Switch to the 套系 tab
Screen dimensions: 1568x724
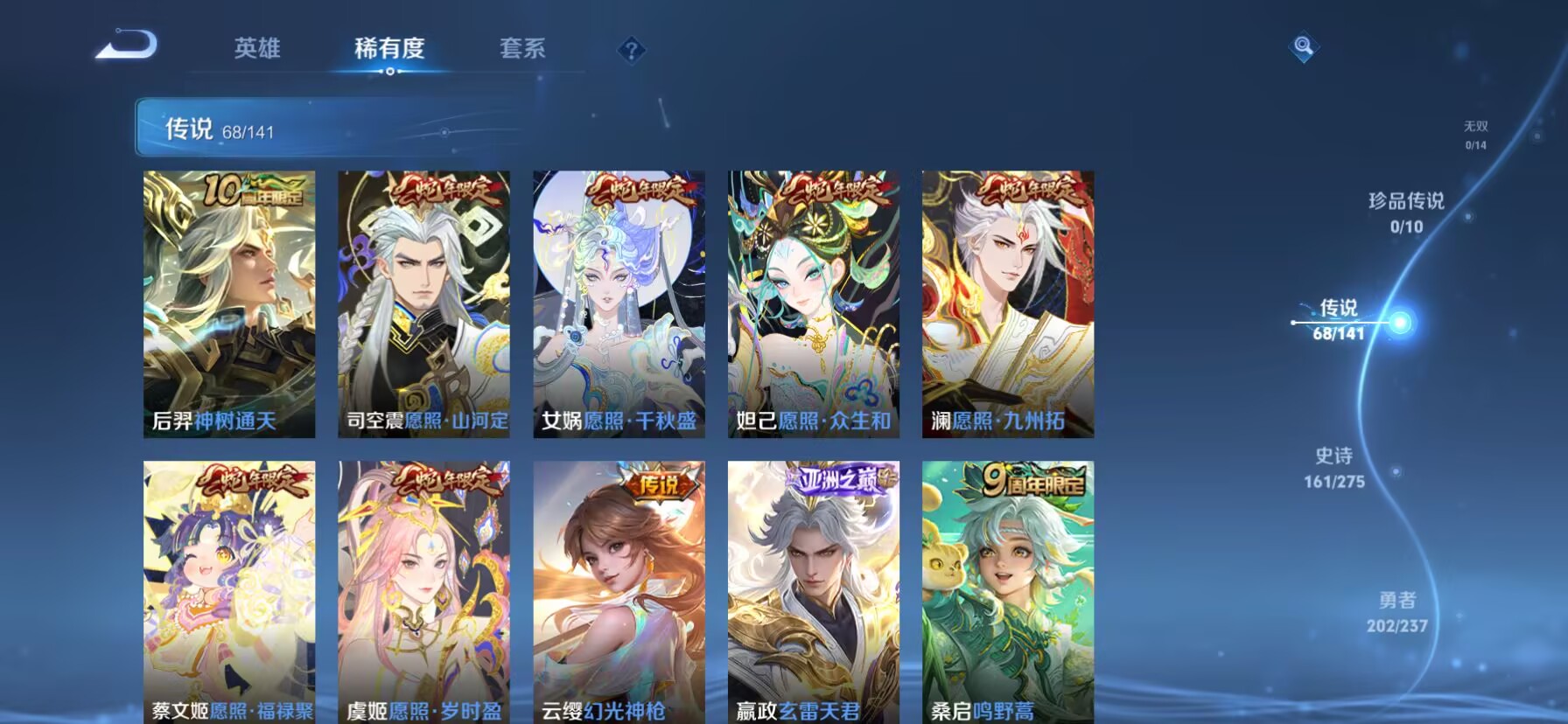click(x=522, y=50)
